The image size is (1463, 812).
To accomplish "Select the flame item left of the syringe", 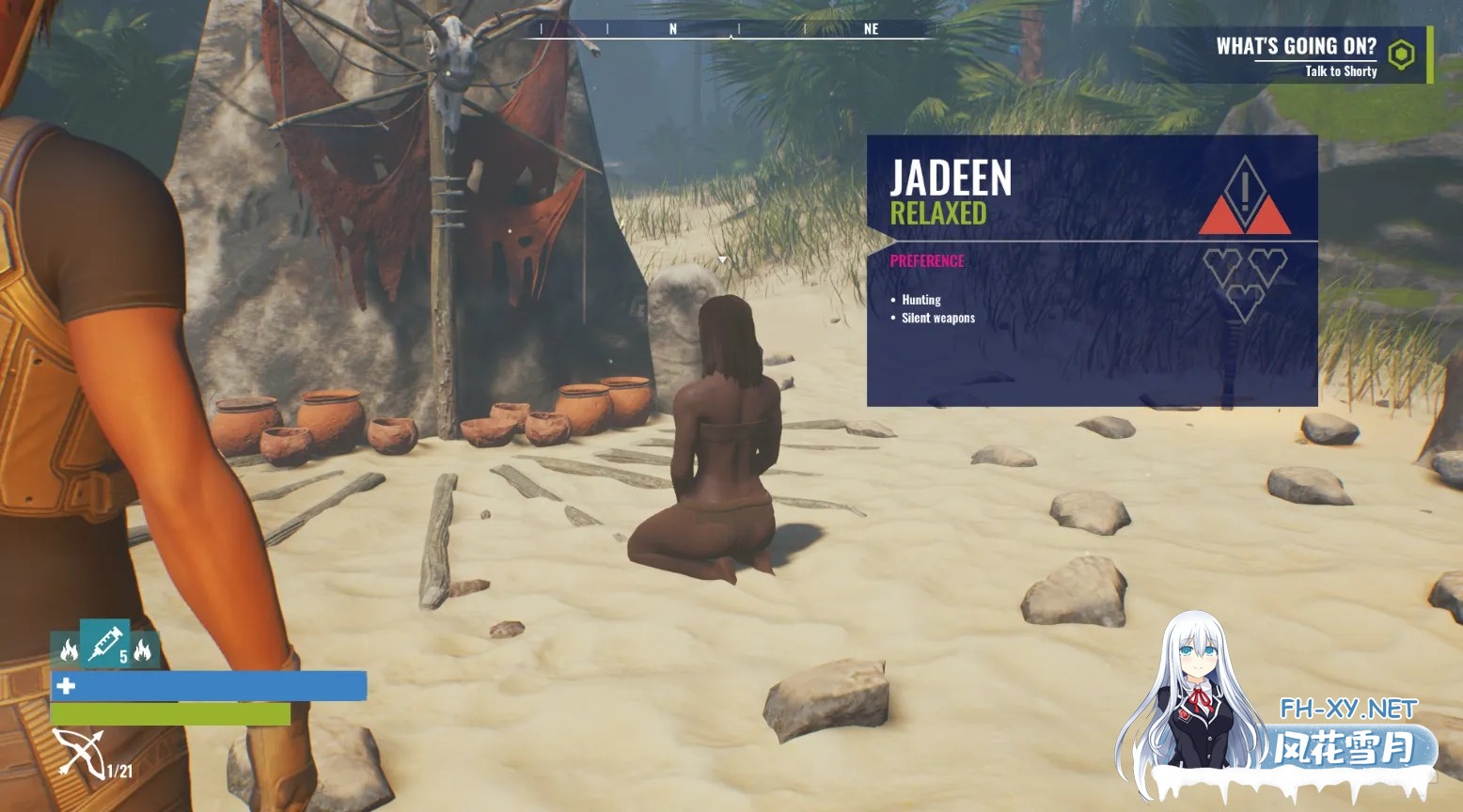I will (68, 650).
